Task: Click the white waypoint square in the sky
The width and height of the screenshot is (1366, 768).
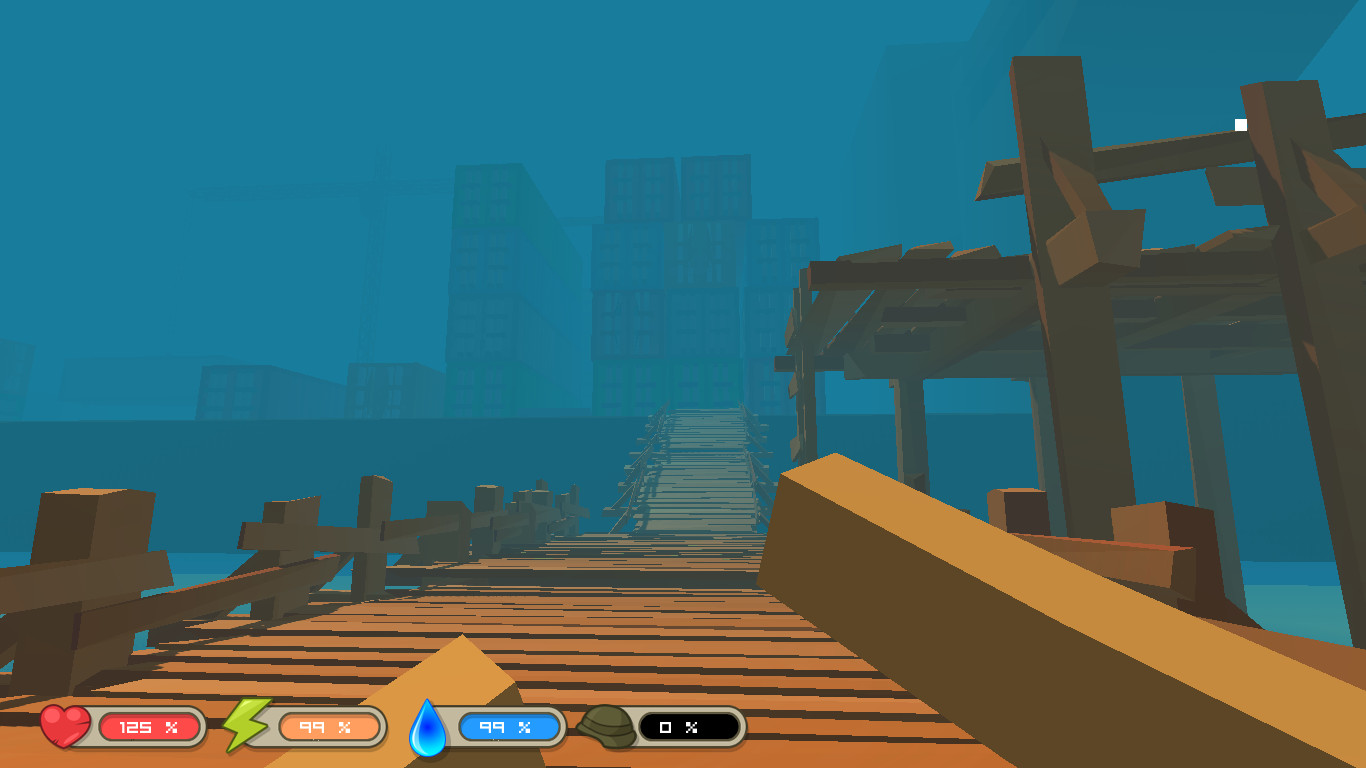Action: [x=1240, y=124]
